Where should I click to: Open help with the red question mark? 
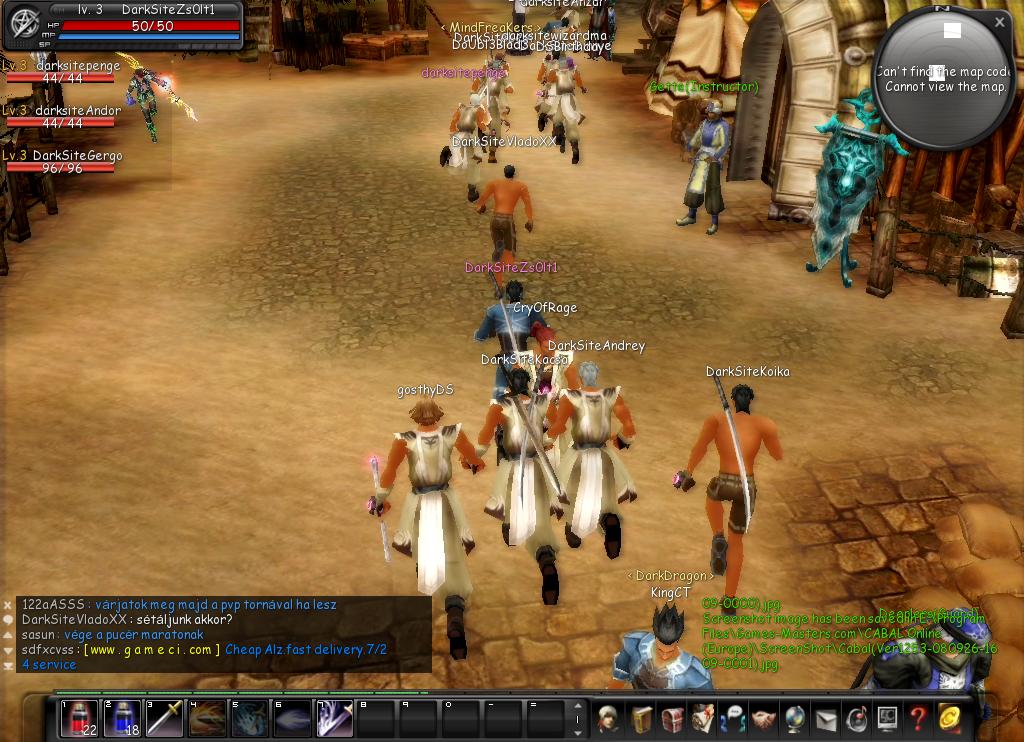click(x=917, y=719)
